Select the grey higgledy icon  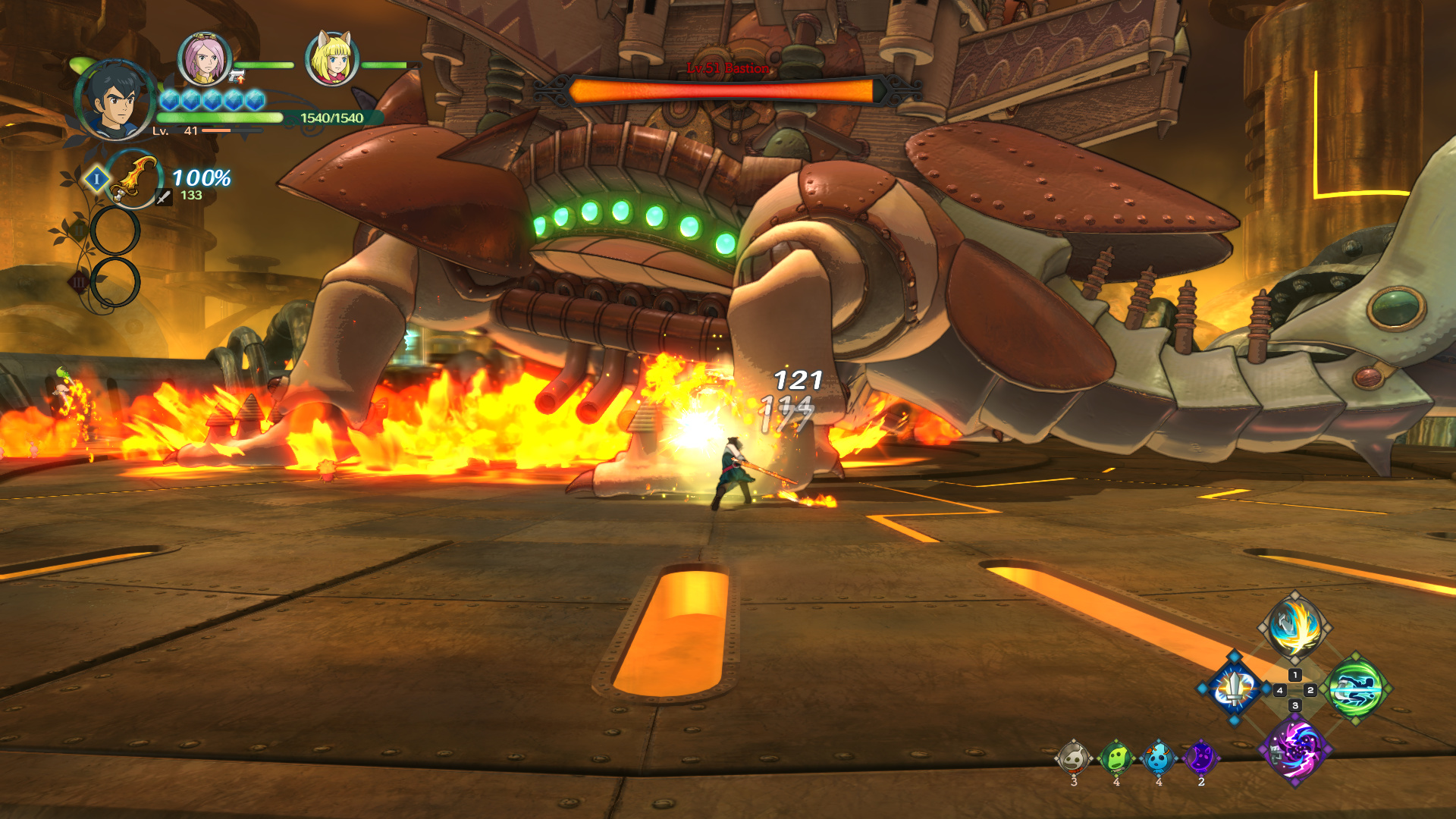click(x=1074, y=758)
